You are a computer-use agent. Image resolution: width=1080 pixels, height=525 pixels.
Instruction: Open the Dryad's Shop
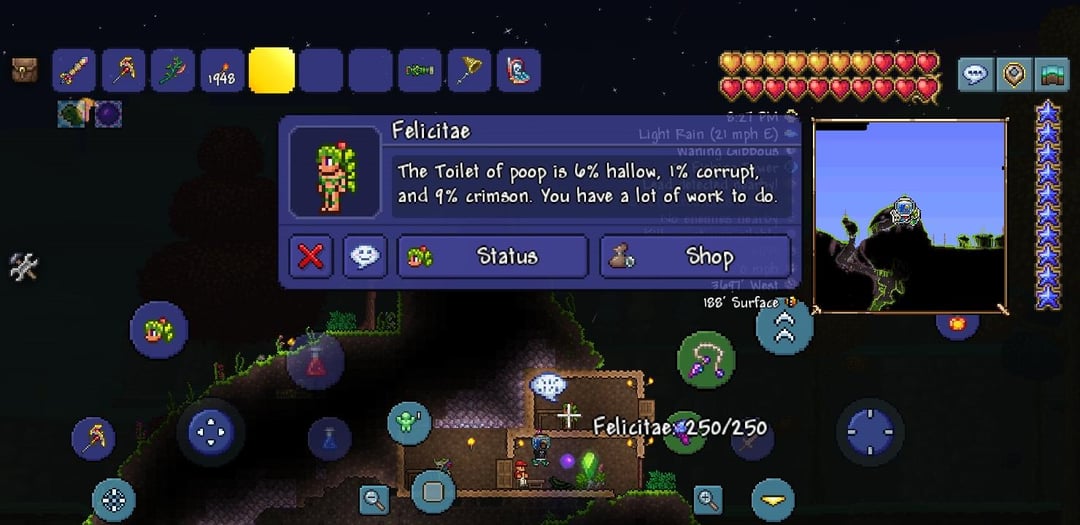695,257
